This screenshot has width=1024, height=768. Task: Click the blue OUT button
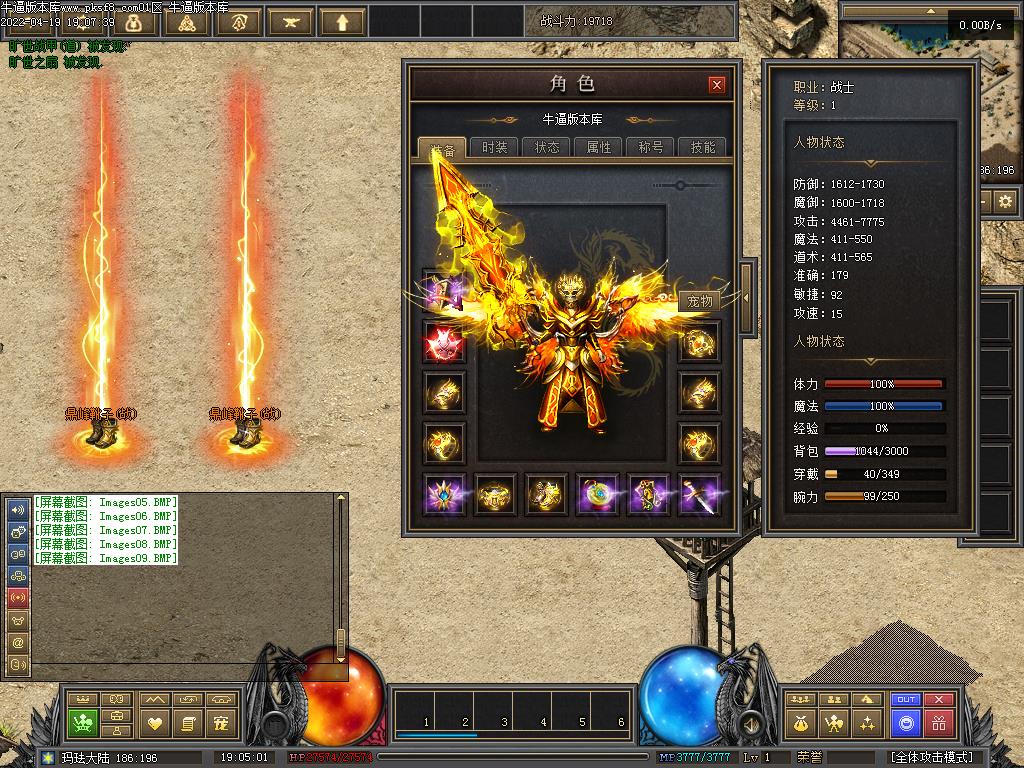click(x=906, y=700)
